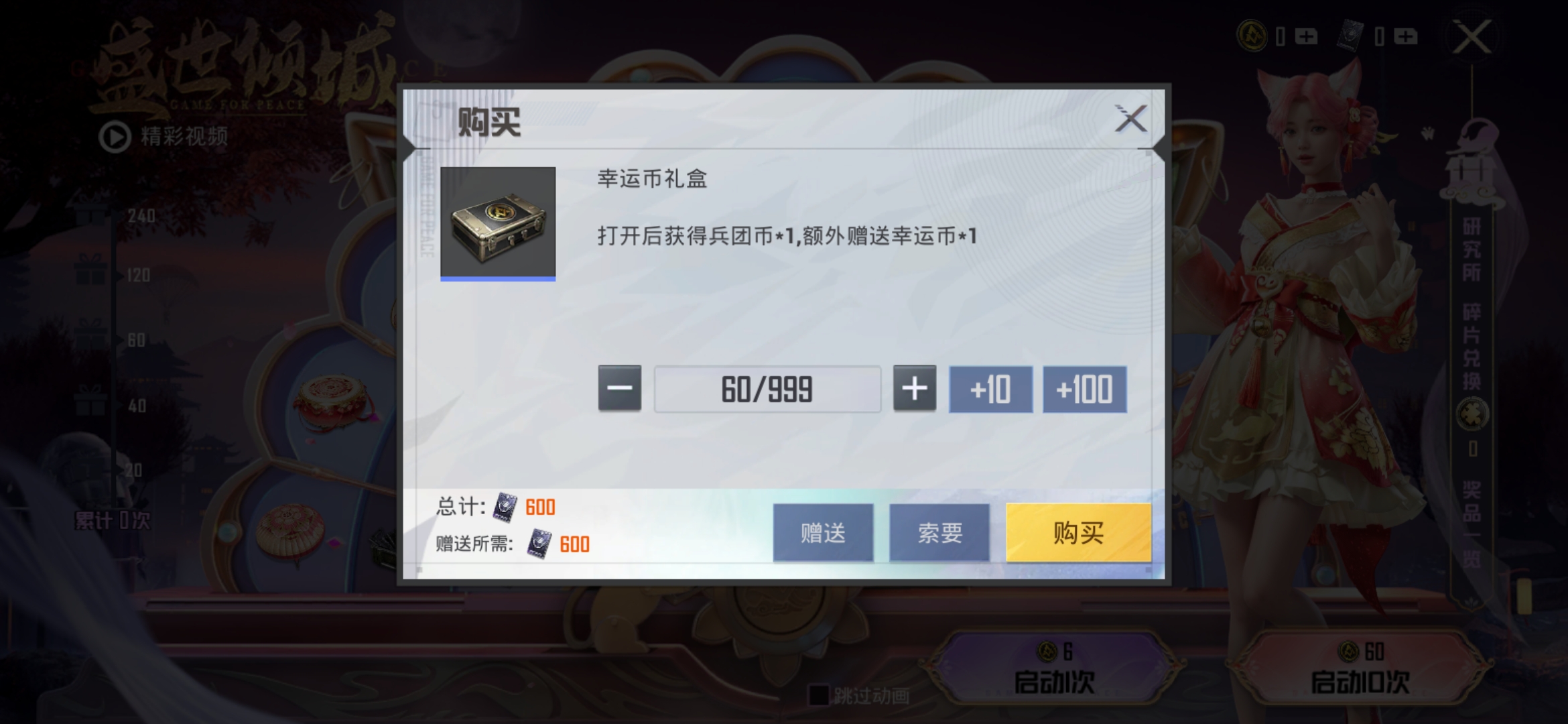
Task: Add ten to quantity using +10
Action: pyautogui.click(x=990, y=389)
